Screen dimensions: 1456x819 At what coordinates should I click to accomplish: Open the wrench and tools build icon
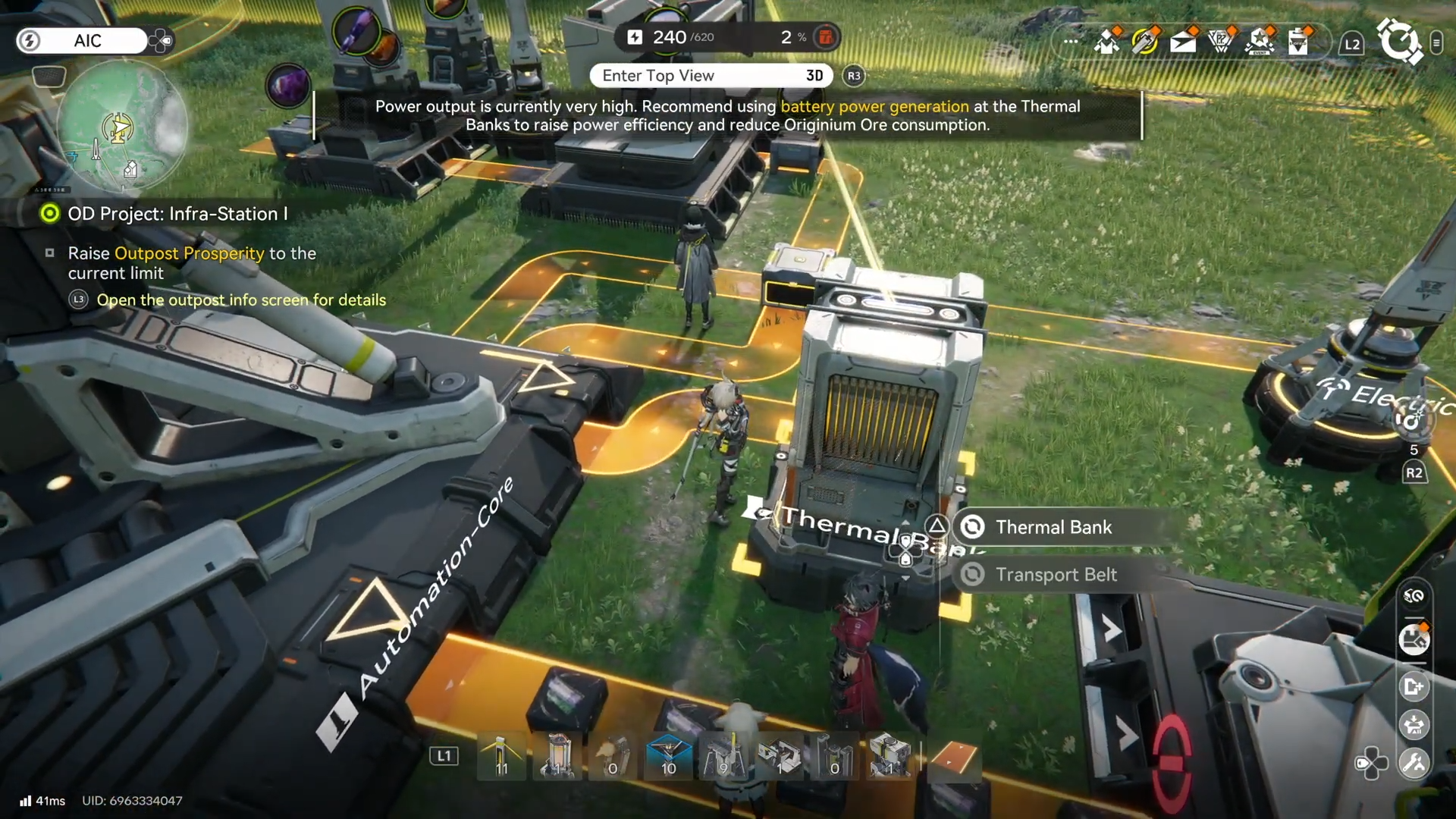1414,762
